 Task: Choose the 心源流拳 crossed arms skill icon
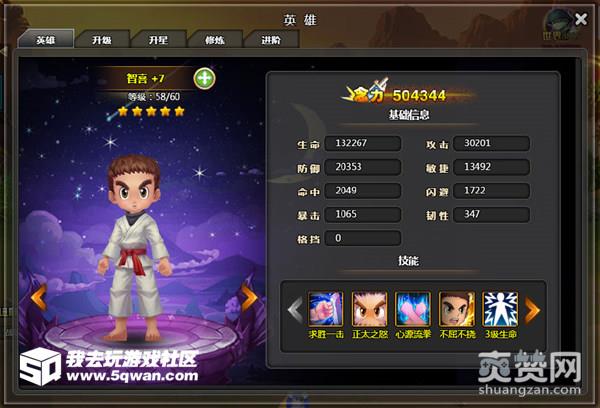click(x=413, y=308)
